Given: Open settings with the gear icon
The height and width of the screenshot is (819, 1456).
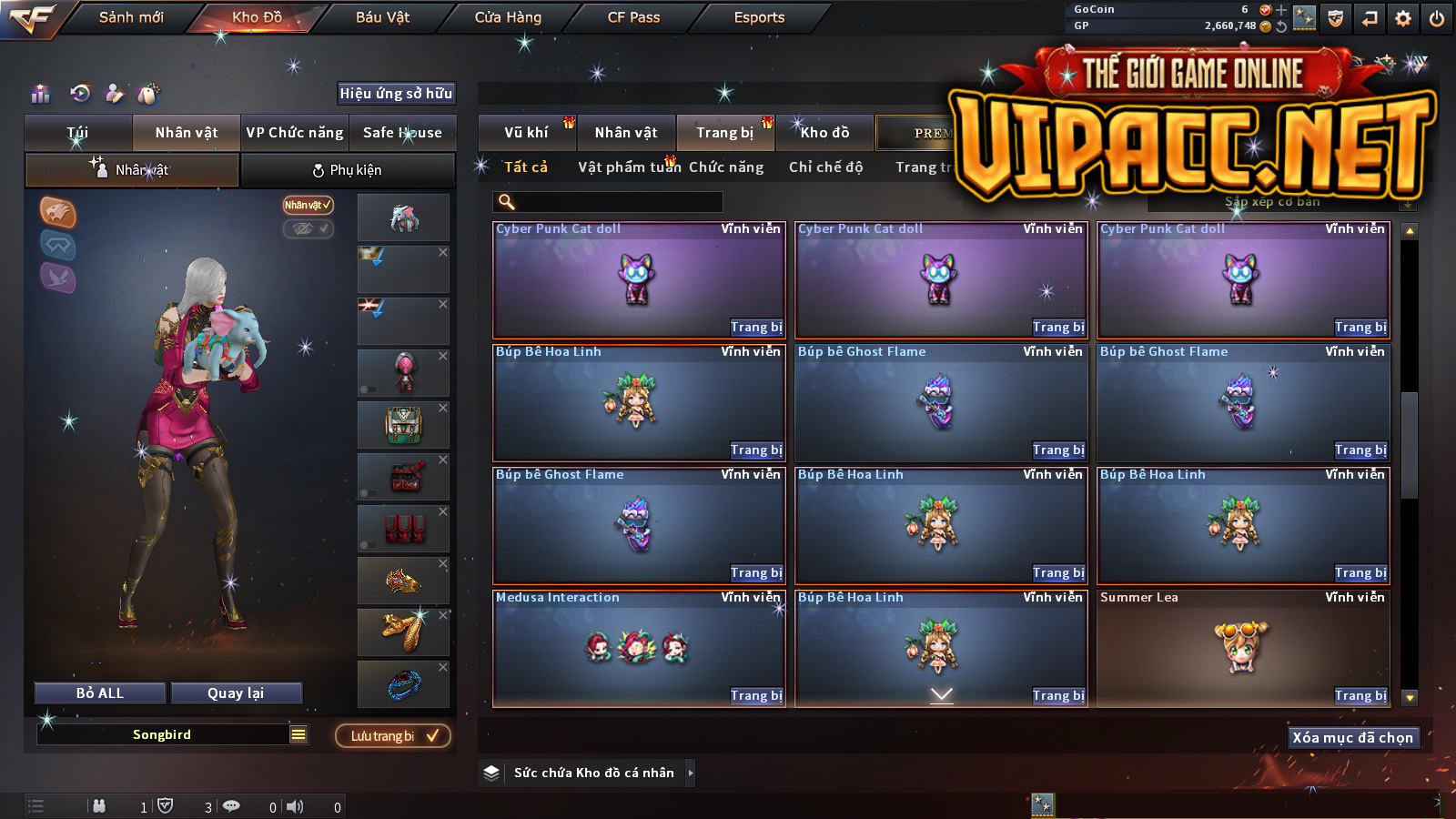Looking at the screenshot, I should coord(1403,18).
